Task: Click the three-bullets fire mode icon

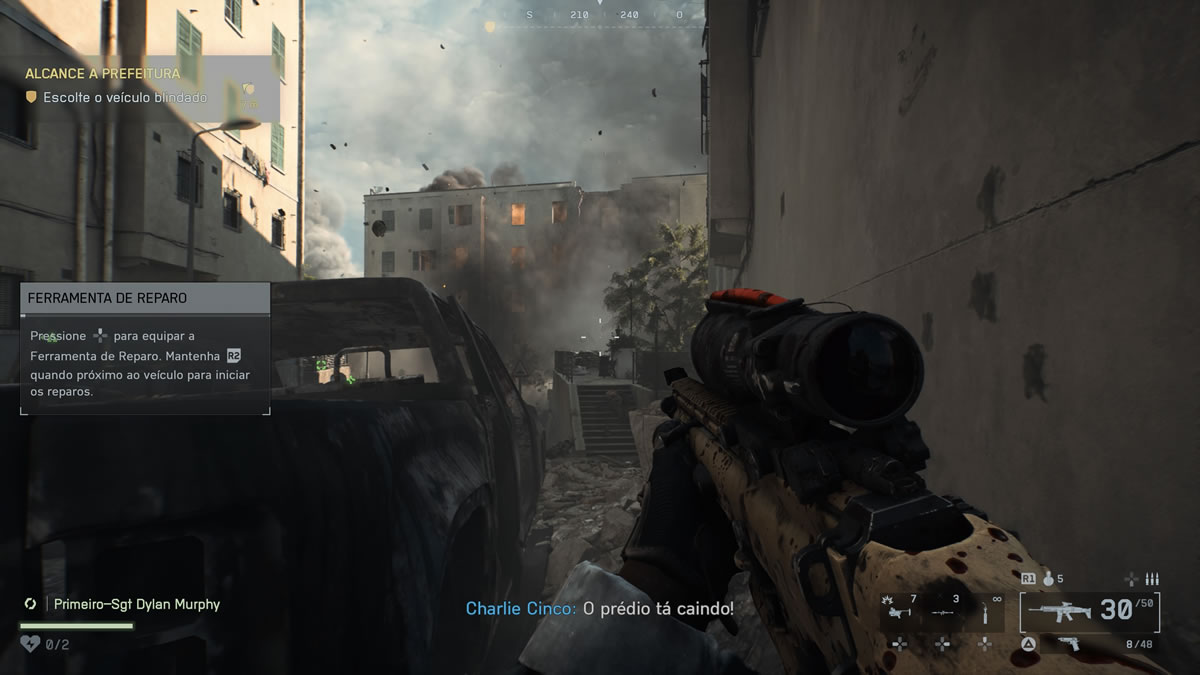Action: coord(1152,578)
